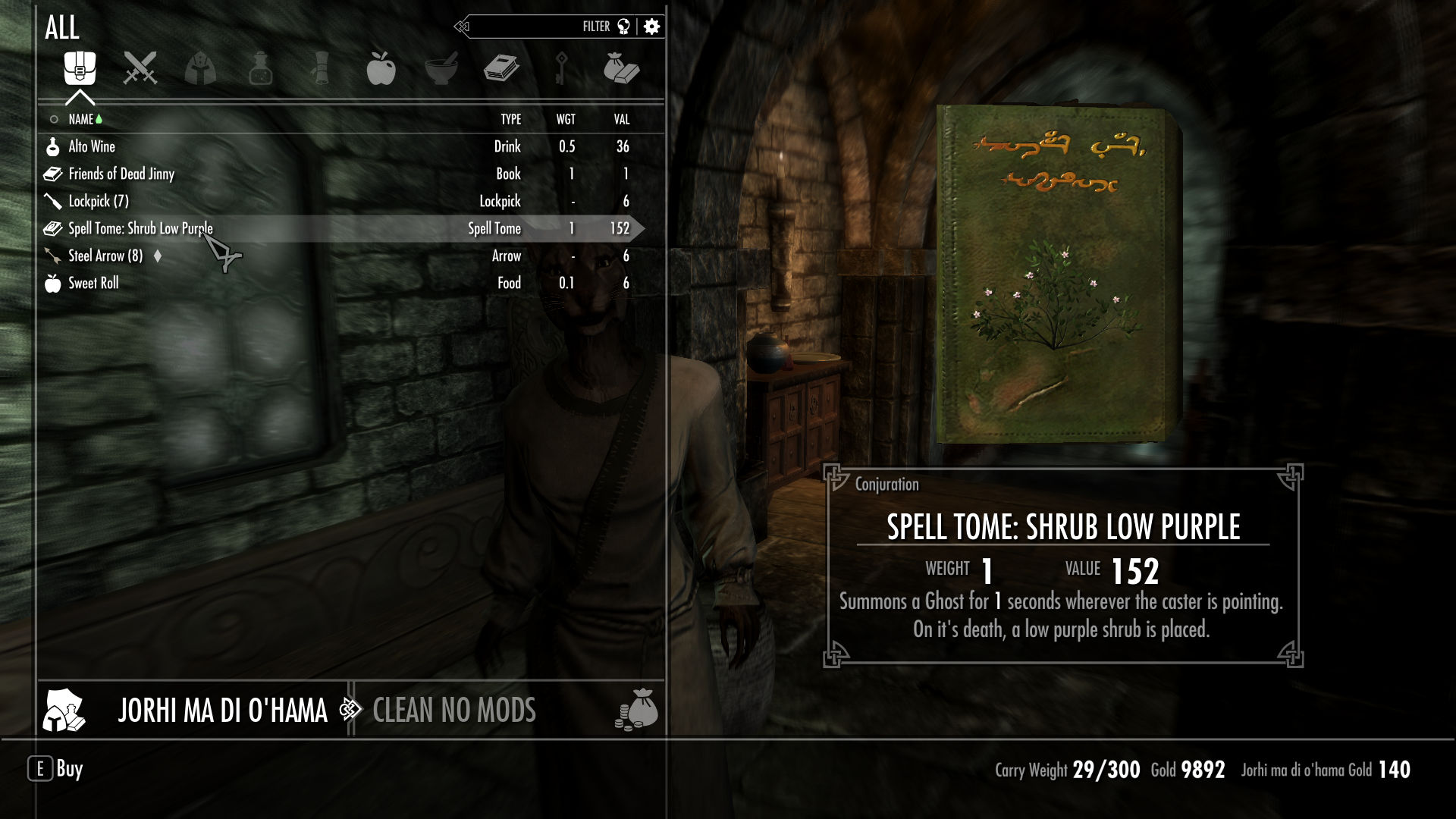Switch to the All items pouch tab
This screenshot has width=1456, height=819.
(80, 68)
